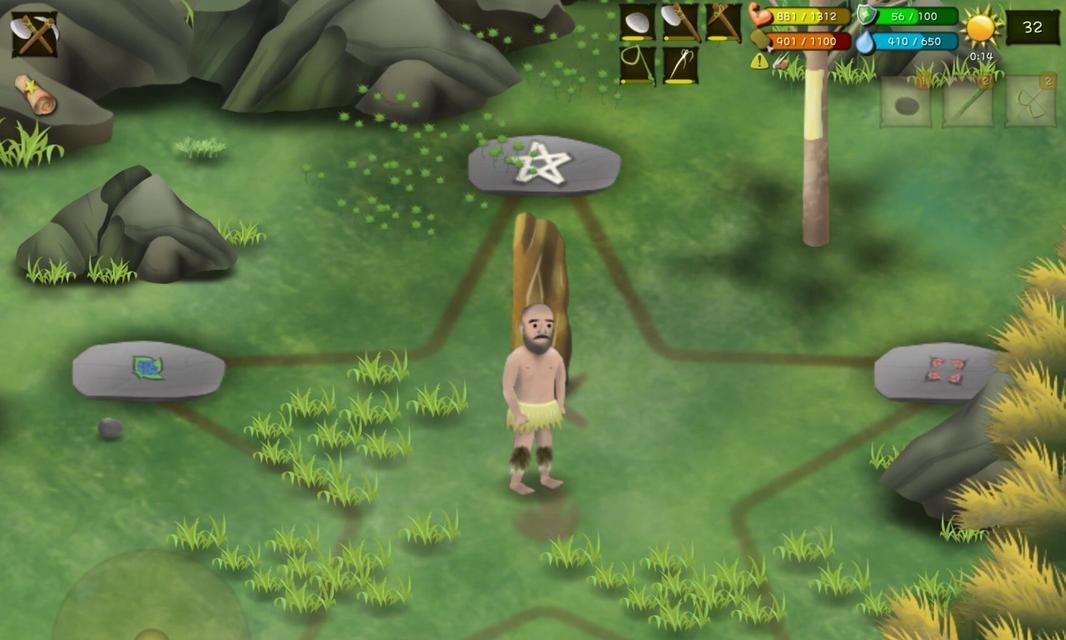Select the dark stone inventory slot
Viewport: 1066px width, 640px height.
point(906,104)
